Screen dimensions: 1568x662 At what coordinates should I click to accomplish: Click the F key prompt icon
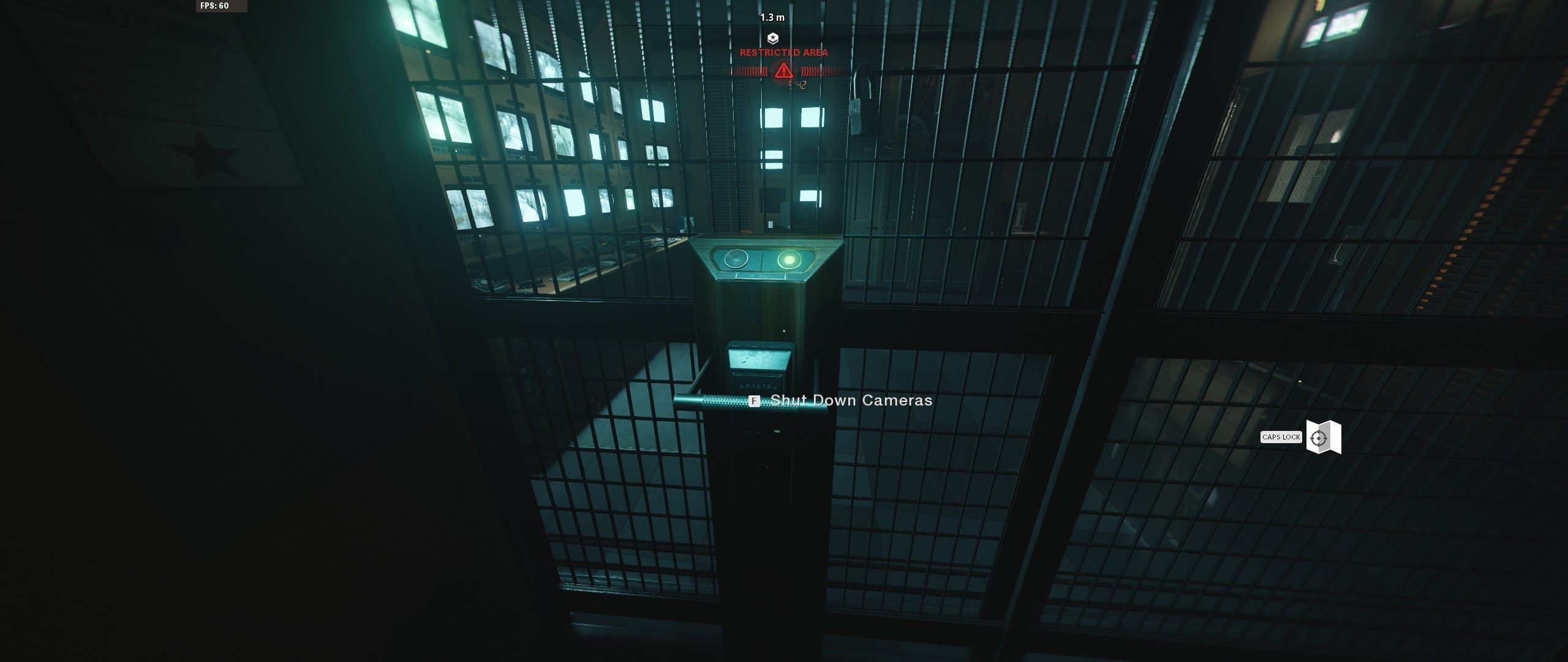[x=755, y=401]
